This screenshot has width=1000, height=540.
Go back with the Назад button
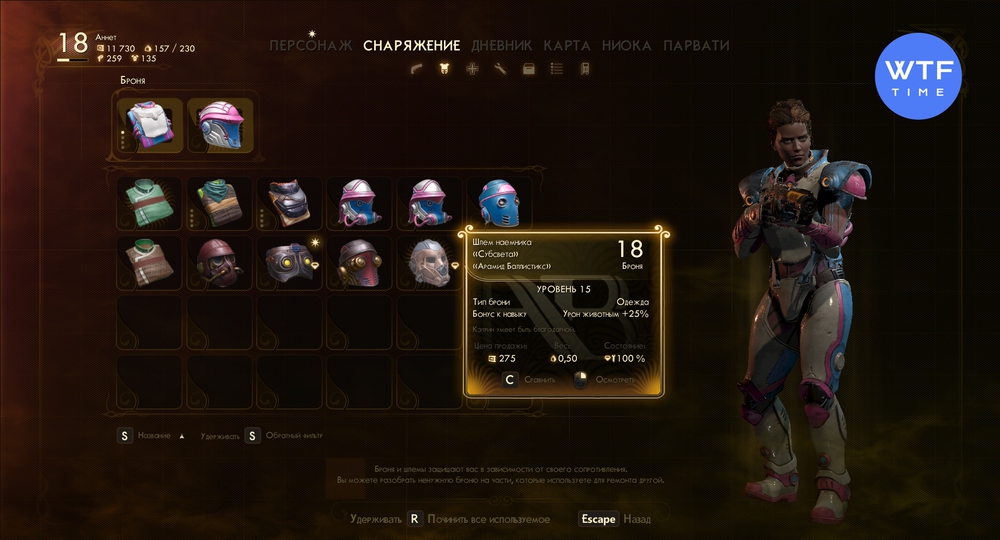[x=613, y=519]
